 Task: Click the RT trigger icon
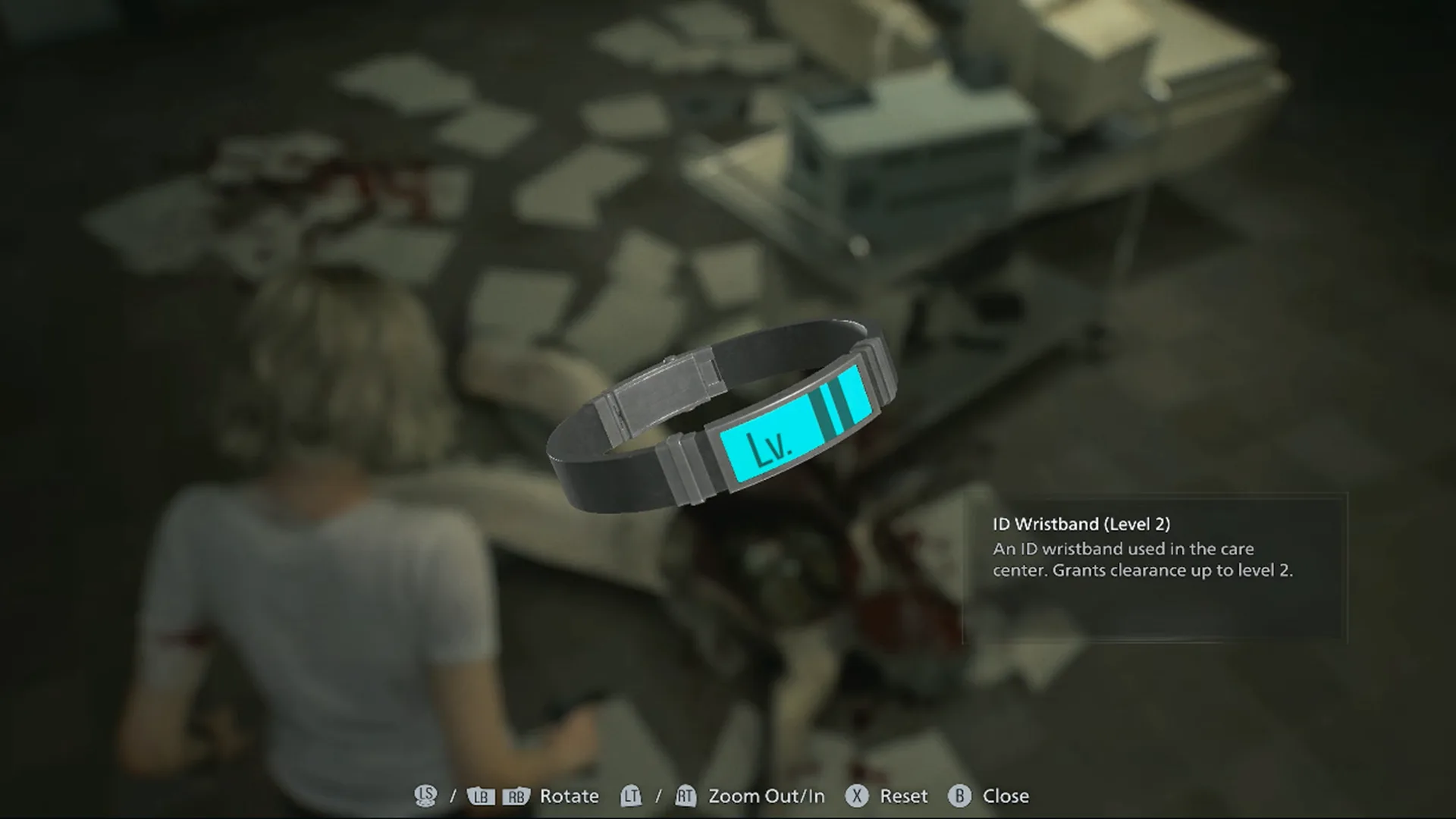687,796
